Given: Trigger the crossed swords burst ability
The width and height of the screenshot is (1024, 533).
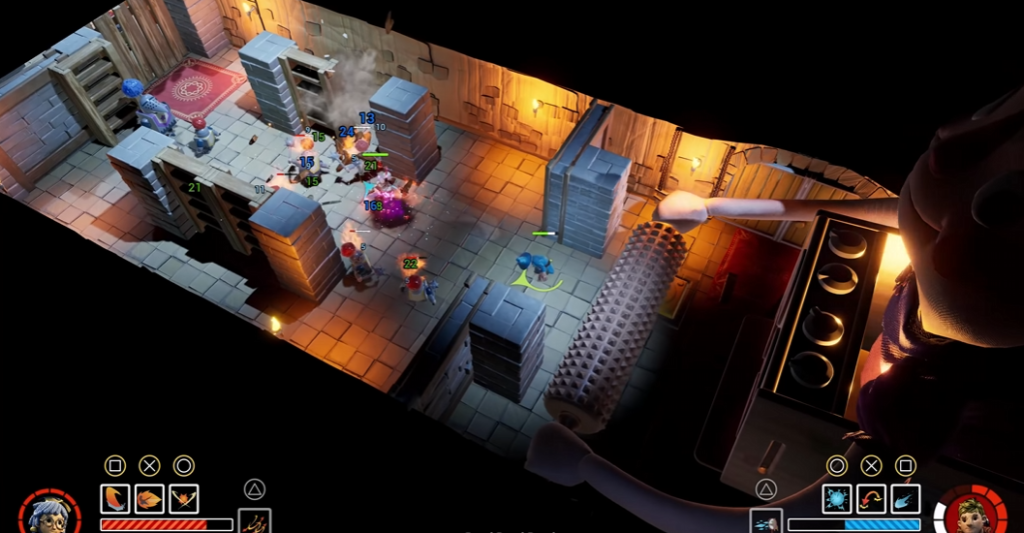Looking at the screenshot, I should (x=183, y=498).
